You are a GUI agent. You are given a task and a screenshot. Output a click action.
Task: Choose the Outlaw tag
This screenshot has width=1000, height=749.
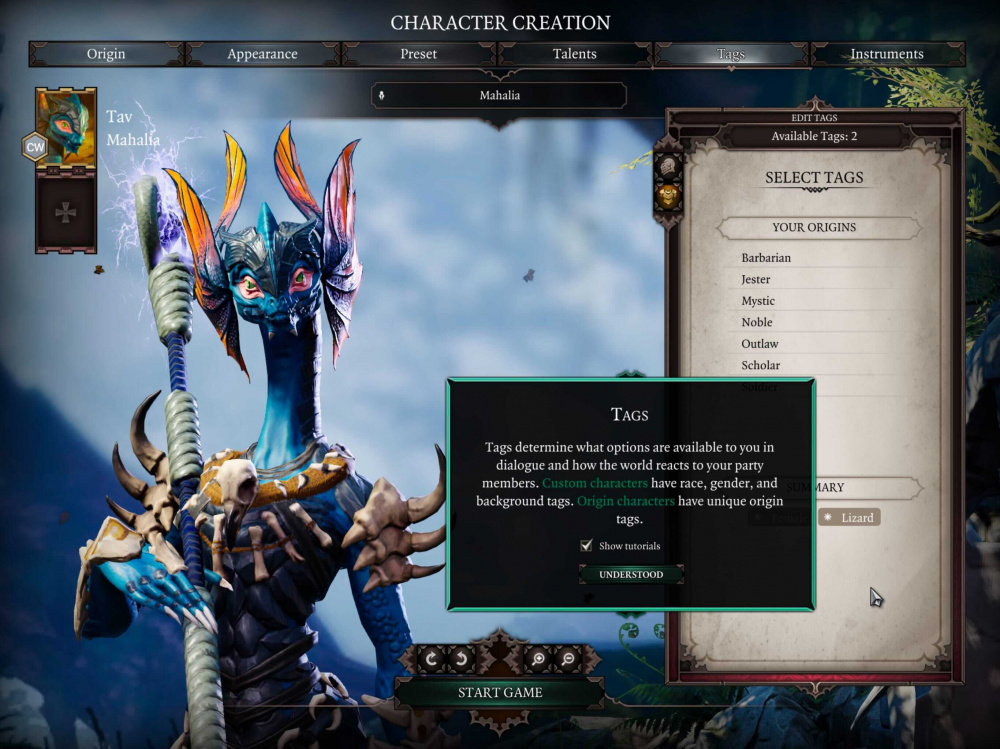coord(760,344)
